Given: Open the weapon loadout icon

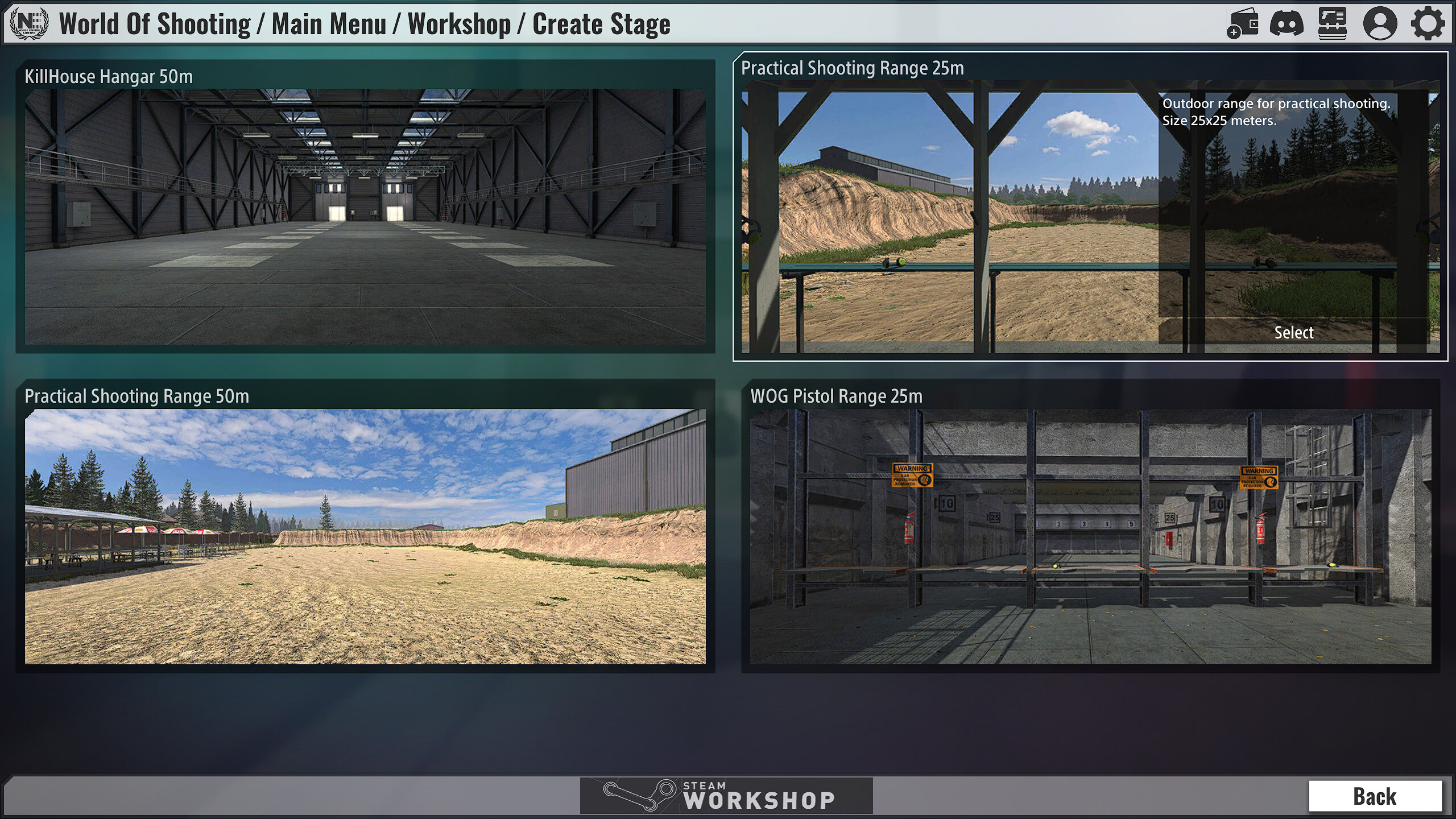Looking at the screenshot, I should coord(1334,23).
